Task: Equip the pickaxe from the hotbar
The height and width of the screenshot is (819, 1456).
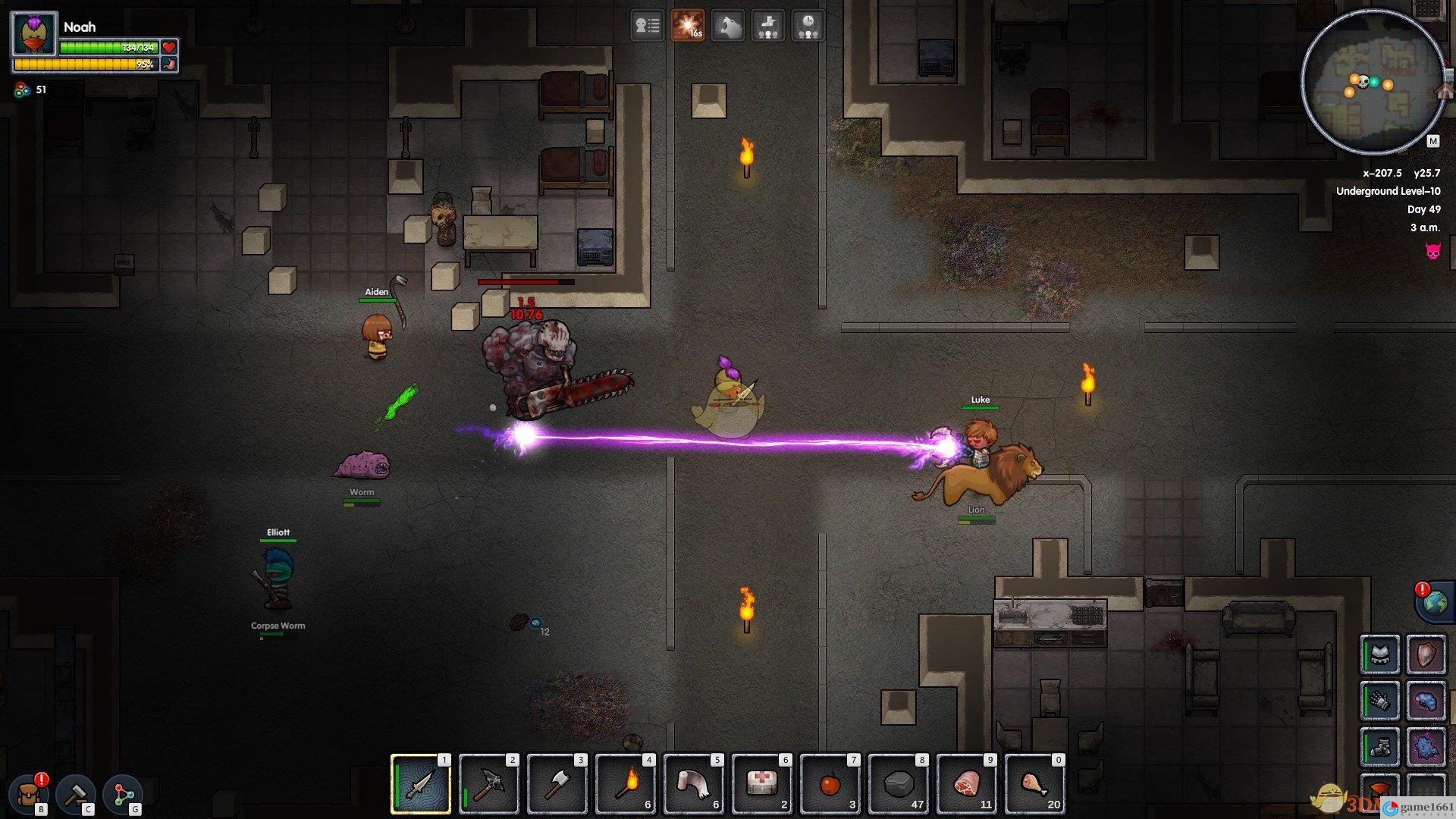Action: click(x=488, y=784)
